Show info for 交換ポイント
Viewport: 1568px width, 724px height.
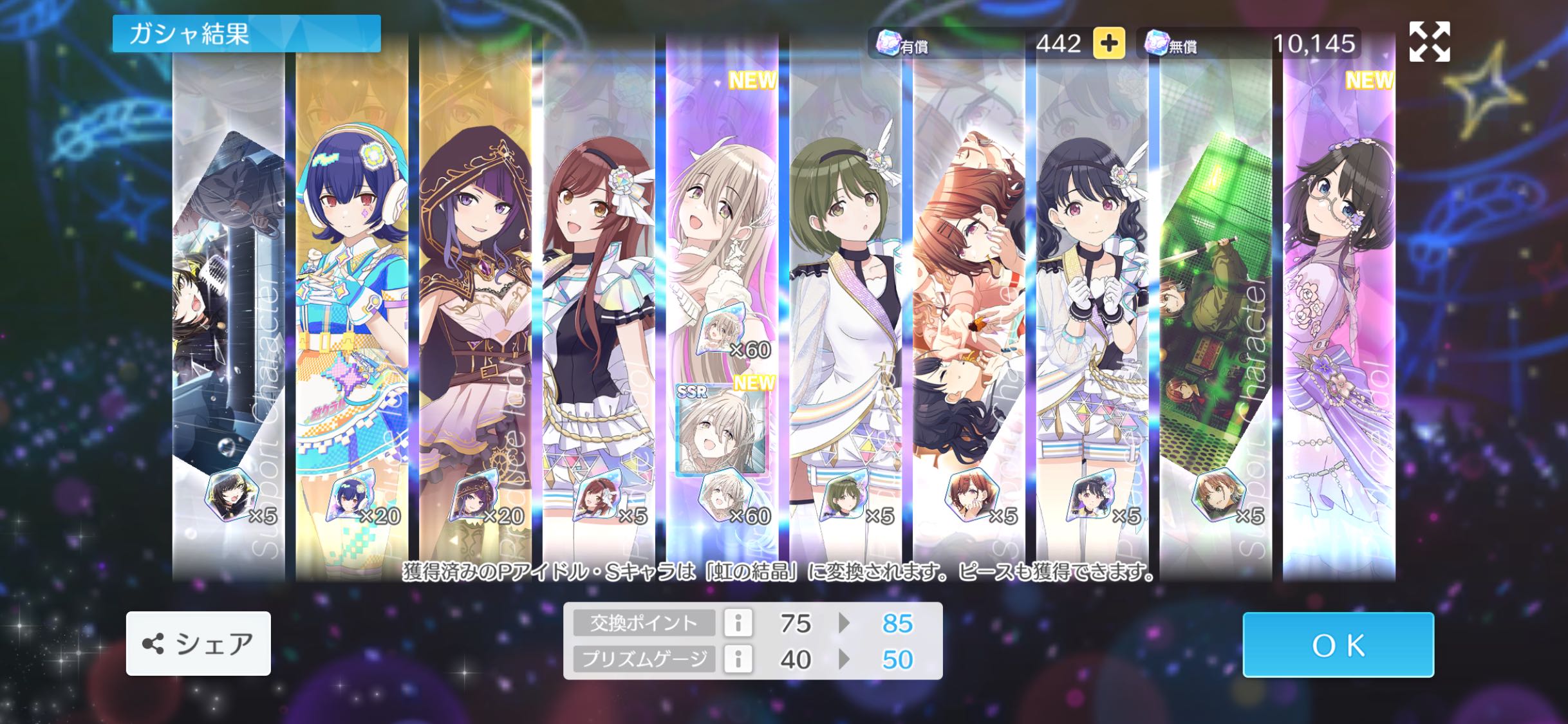point(738,623)
